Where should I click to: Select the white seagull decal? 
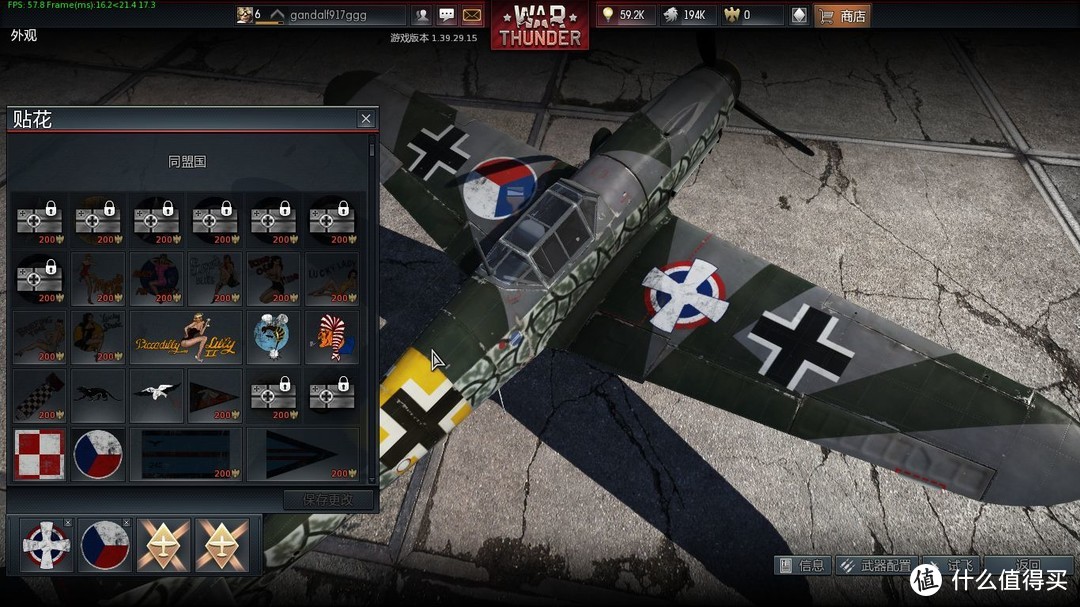[157, 395]
